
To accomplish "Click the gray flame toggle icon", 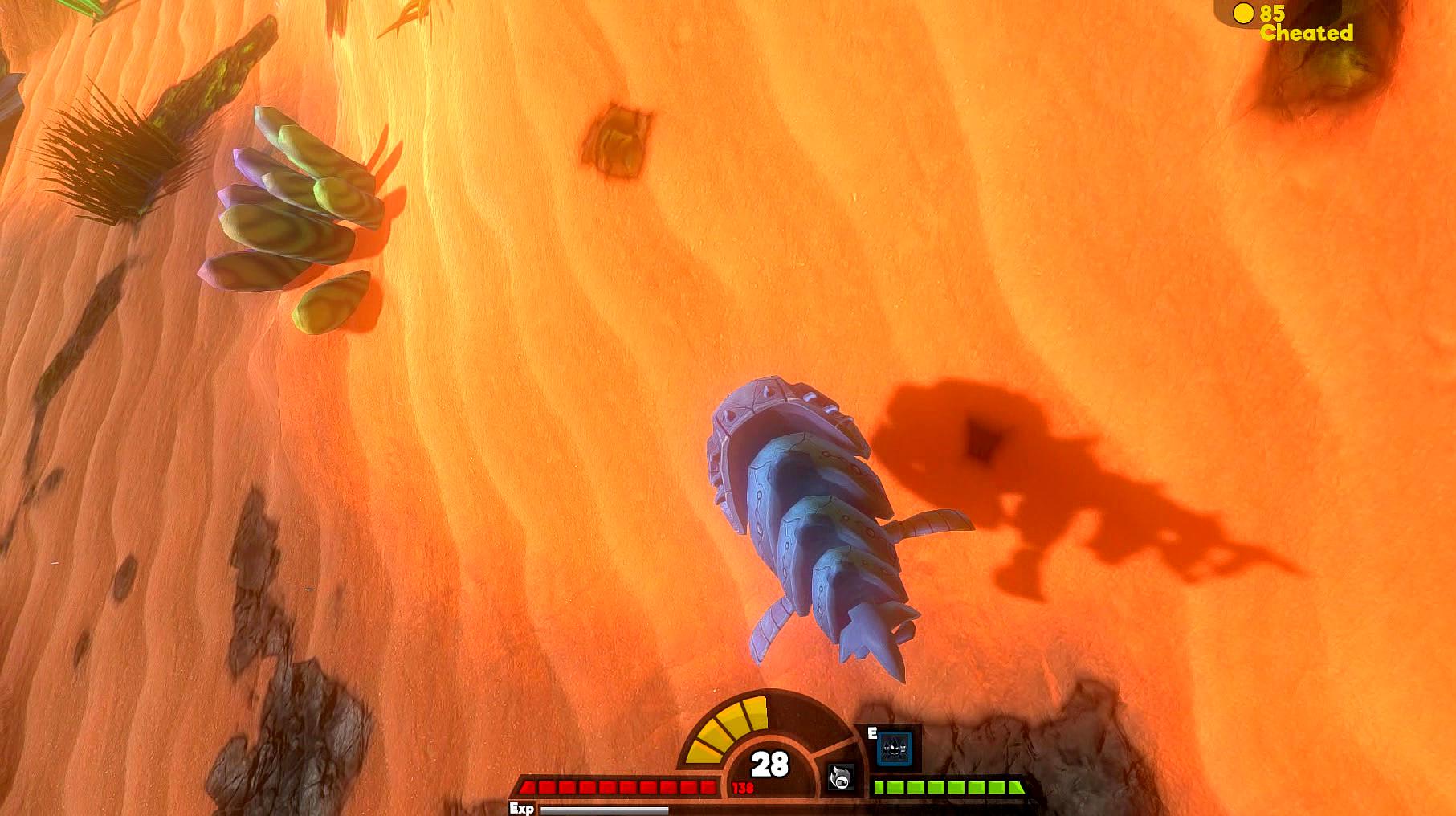I will (841, 777).
